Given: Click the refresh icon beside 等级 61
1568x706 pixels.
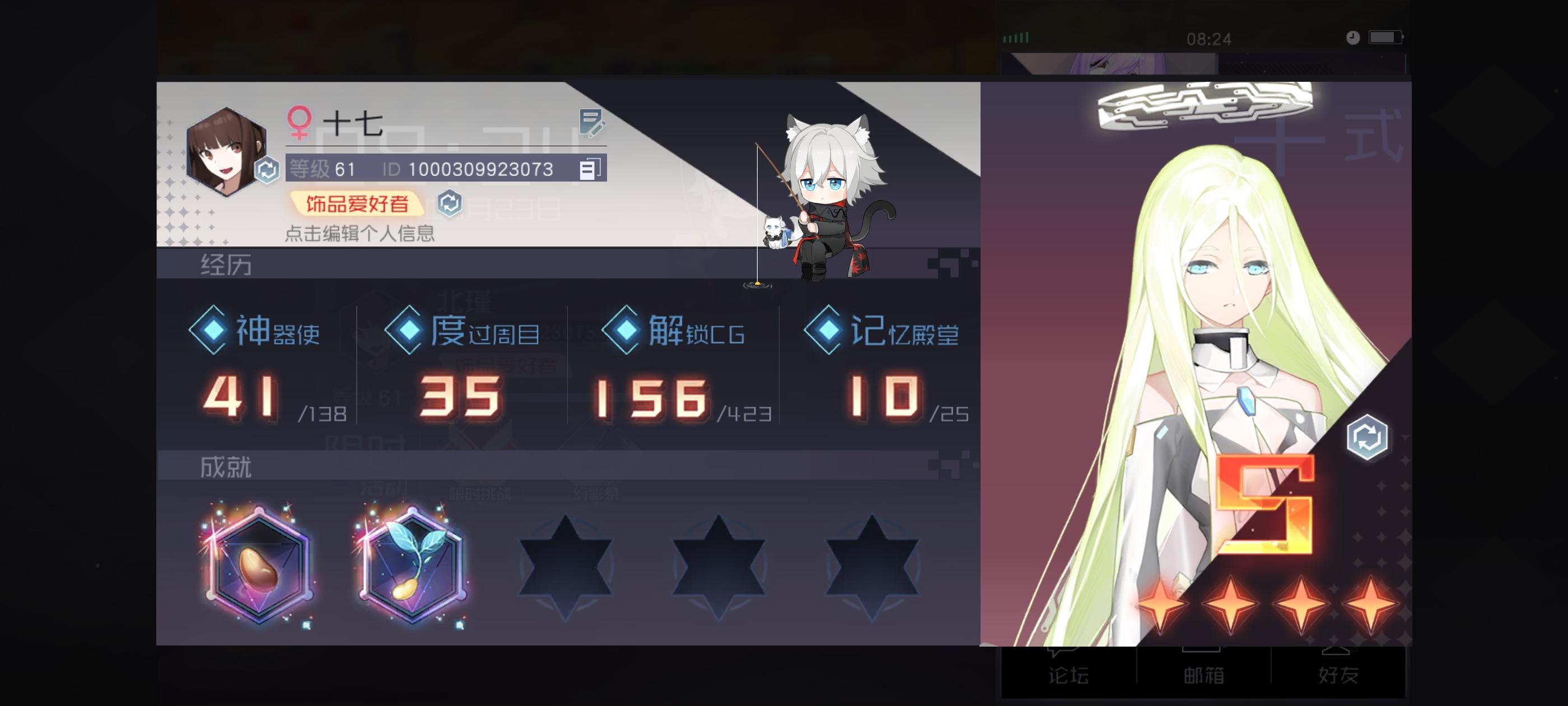Looking at the screenshot, I should click(267, 171).
